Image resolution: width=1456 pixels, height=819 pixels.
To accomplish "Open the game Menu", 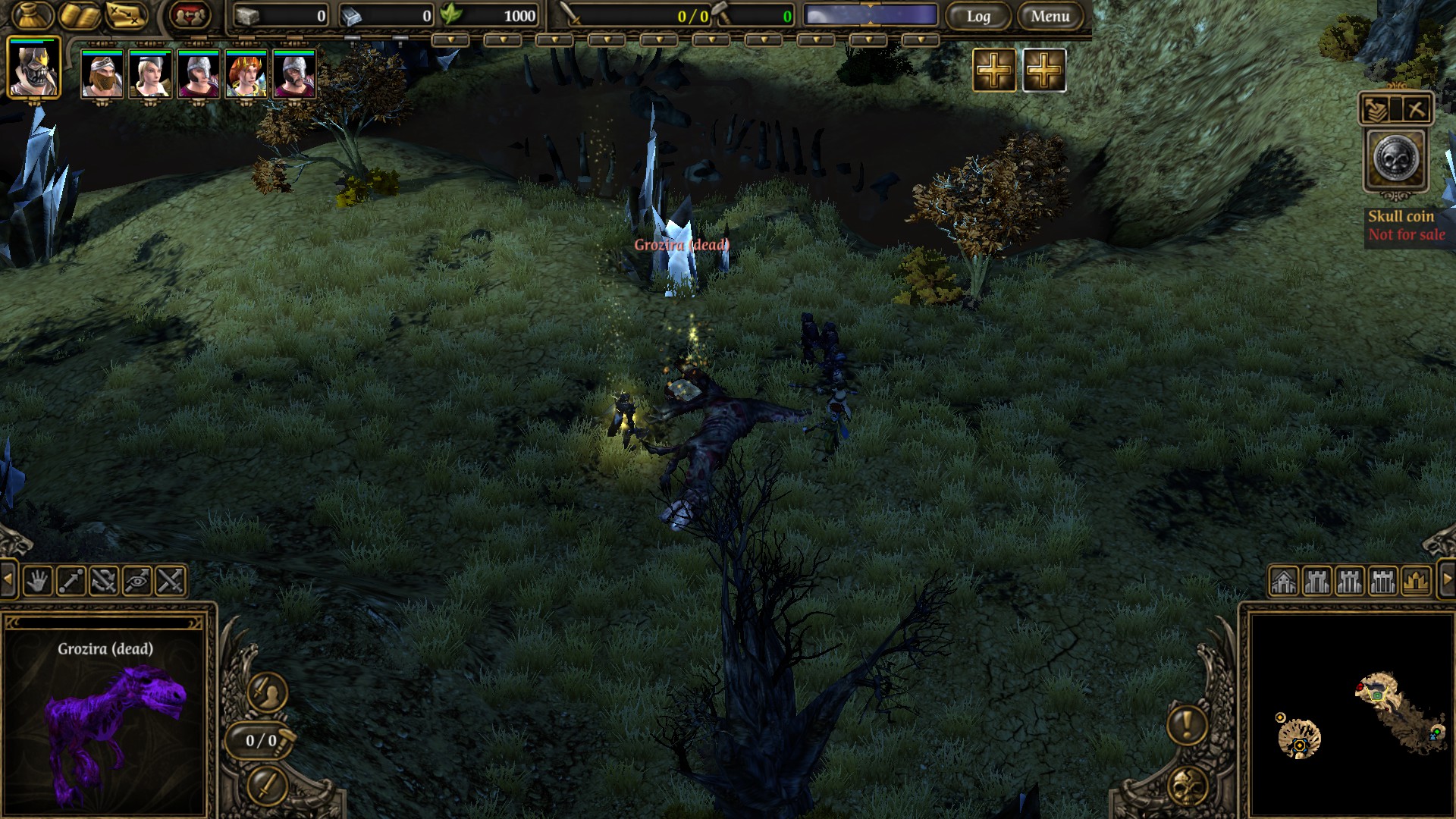I will point(1050,16).
